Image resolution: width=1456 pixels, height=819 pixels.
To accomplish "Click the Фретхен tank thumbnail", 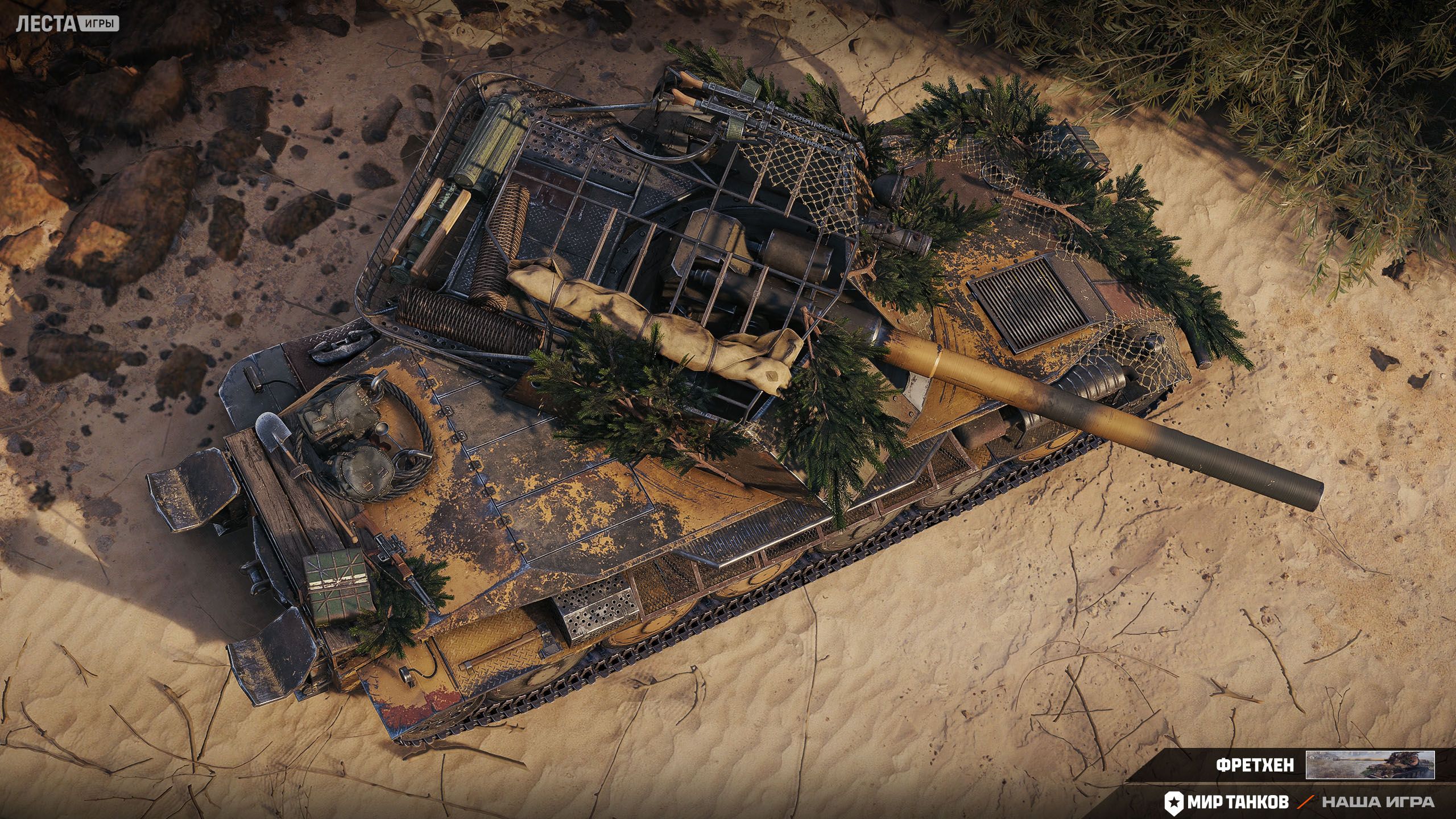I will pyautogui.click(x=1370, y=765).
